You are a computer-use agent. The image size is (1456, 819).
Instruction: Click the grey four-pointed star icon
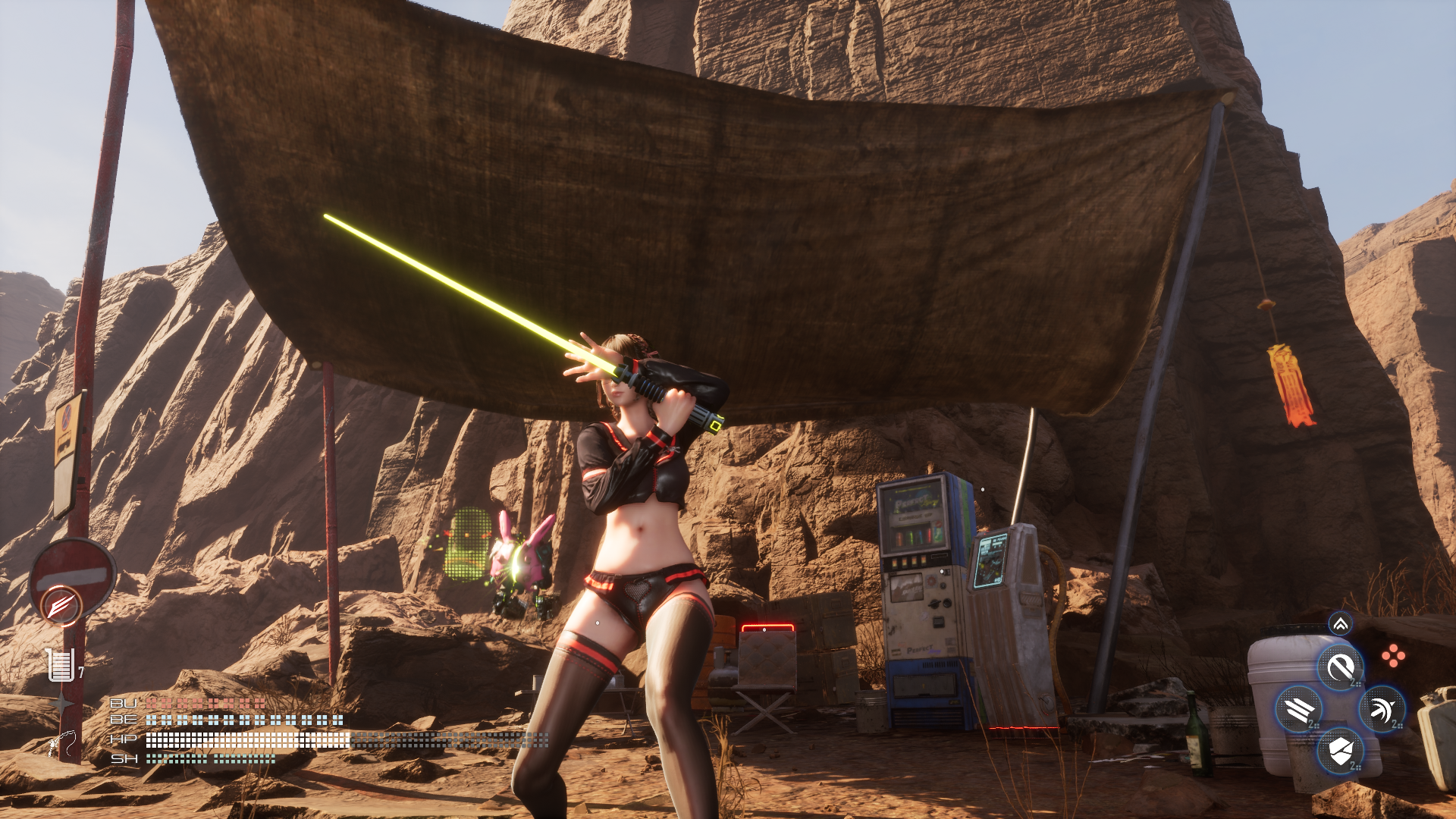click(x=61, y=704)
